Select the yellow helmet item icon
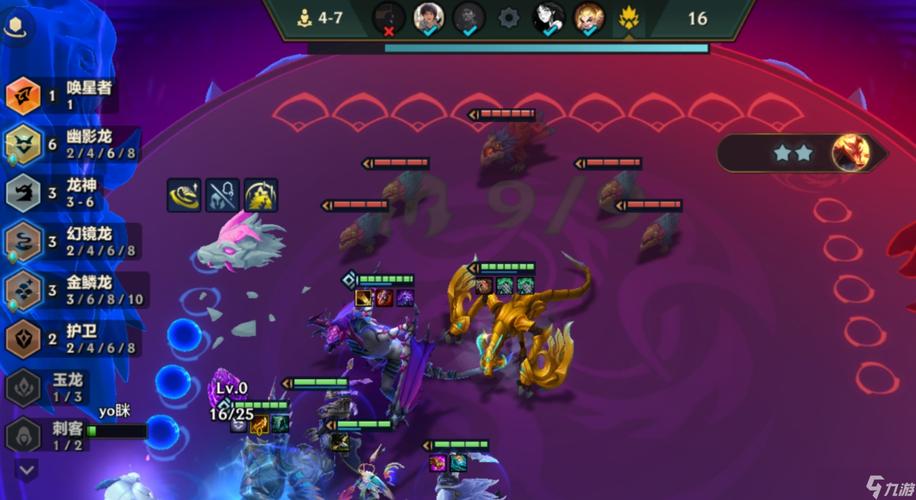This screenshot has width=916, height=500. (x=261, y=195)
